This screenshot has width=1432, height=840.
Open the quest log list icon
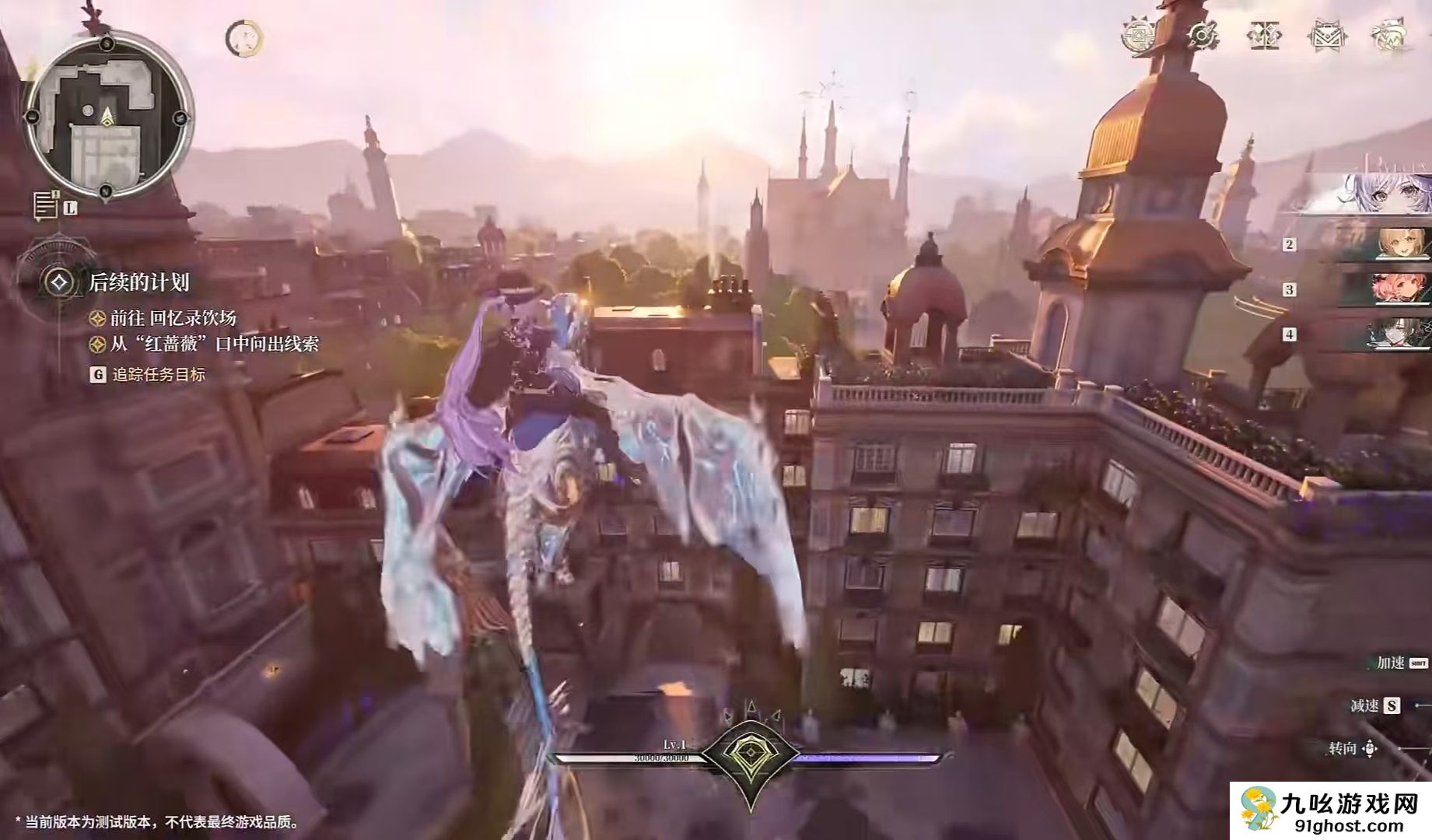pyautogui.click(x=46, y=205)
